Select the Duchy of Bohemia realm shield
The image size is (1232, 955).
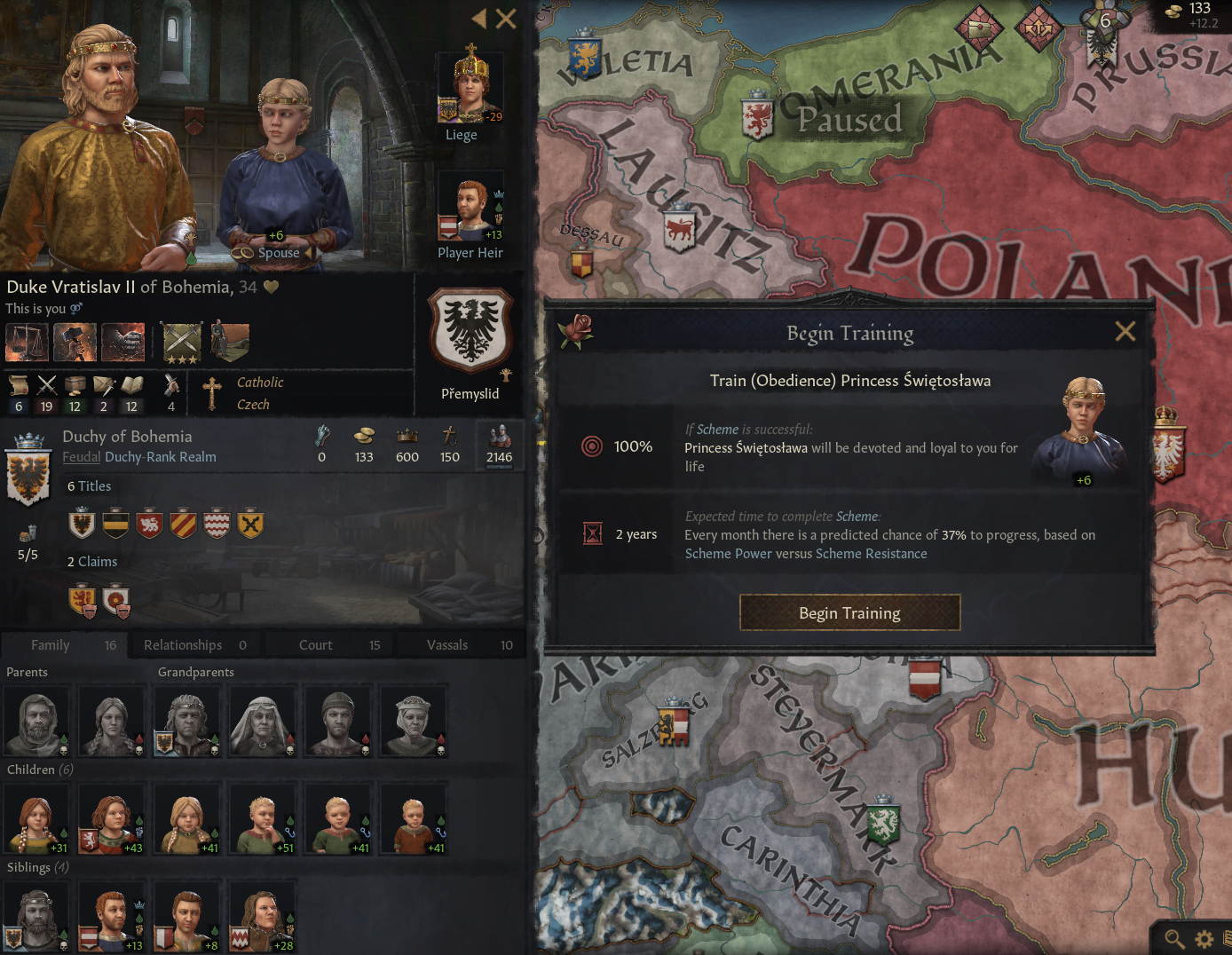28,470
